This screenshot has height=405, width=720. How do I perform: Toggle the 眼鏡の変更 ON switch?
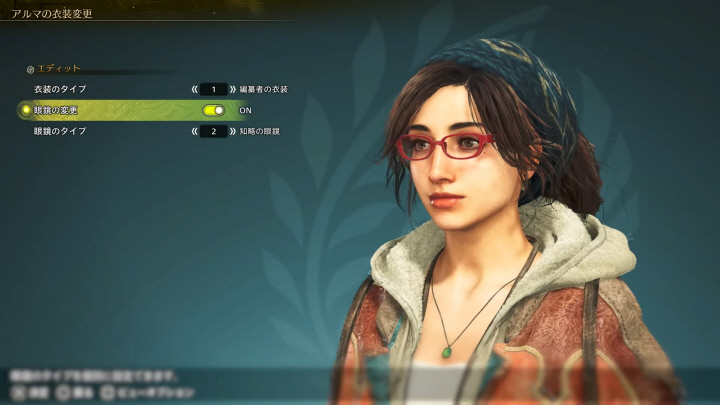(213, 110)
